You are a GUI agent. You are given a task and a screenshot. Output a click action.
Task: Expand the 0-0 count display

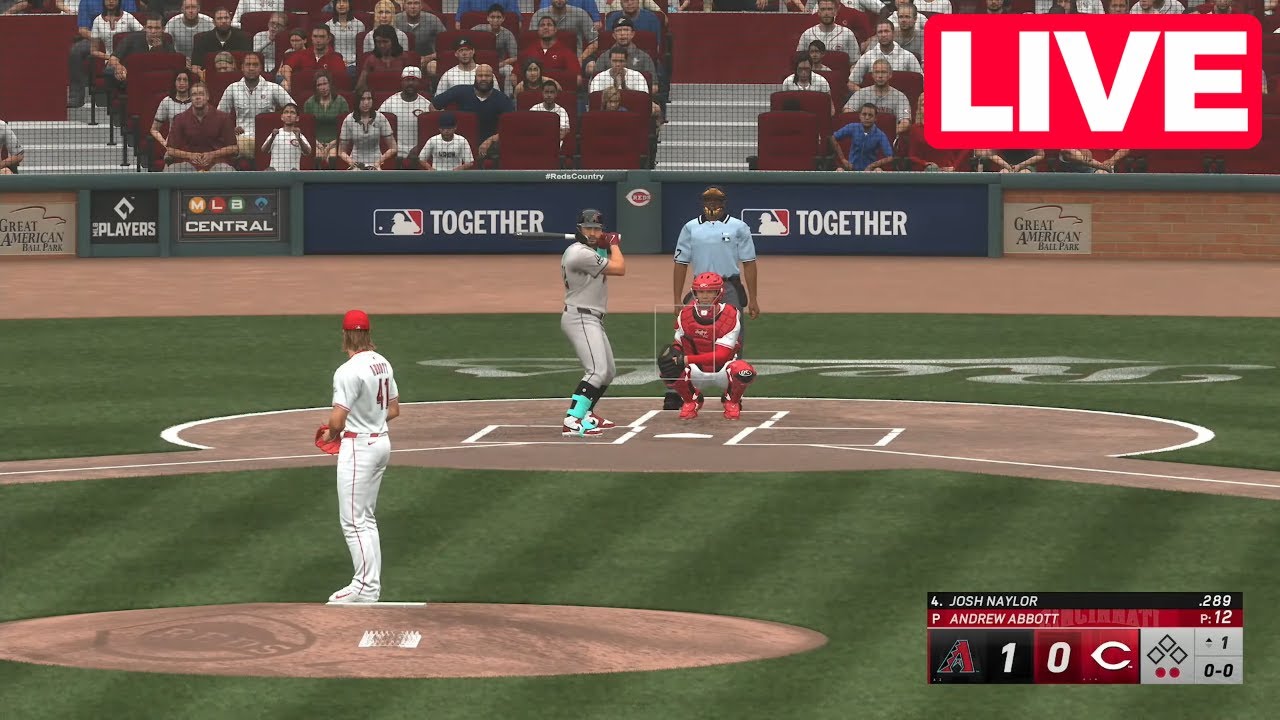pyautogui.click(x=1219, y=671)
